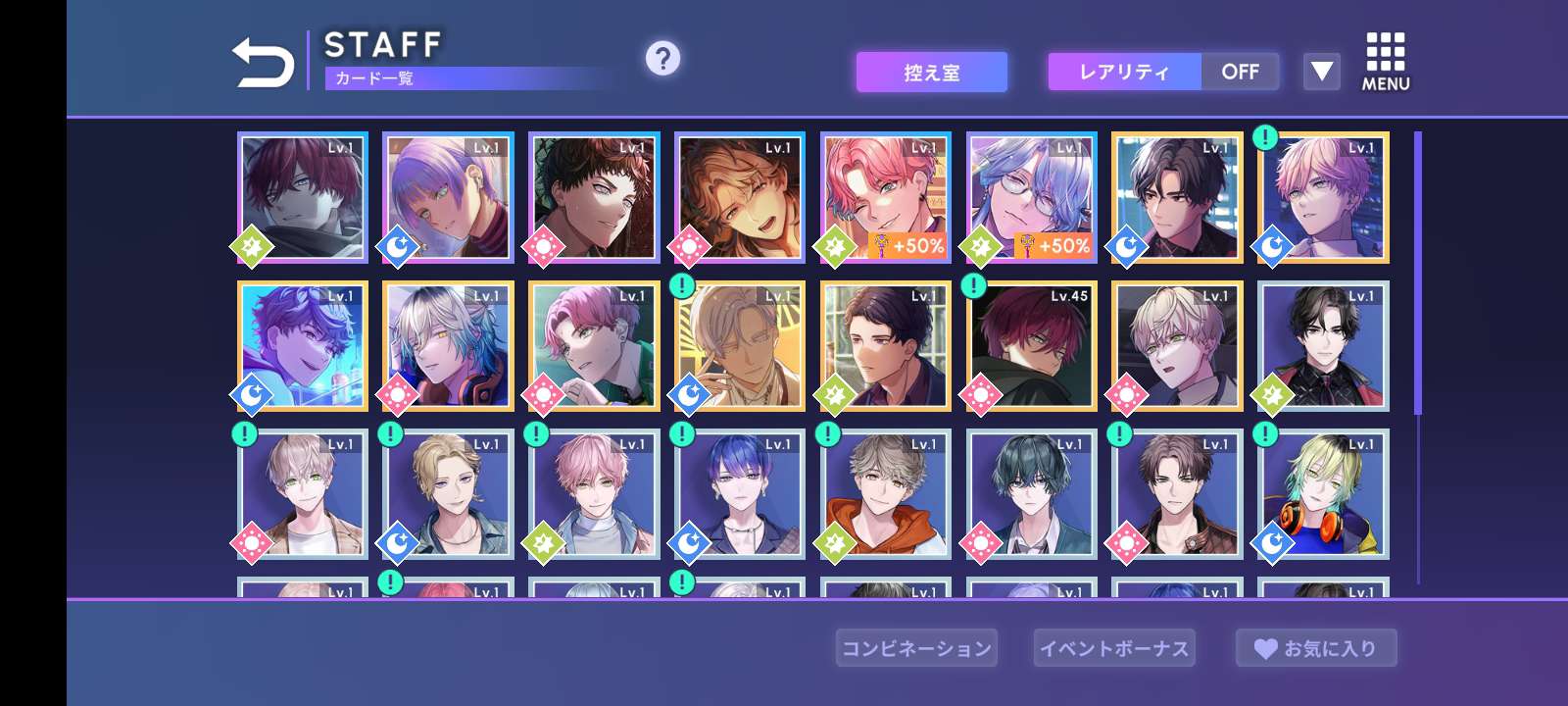Image resolution: width=1568 pixels, height=706 pixels.
Task: Change the レアリティ sort criterion
Action: click(1124, 72)
